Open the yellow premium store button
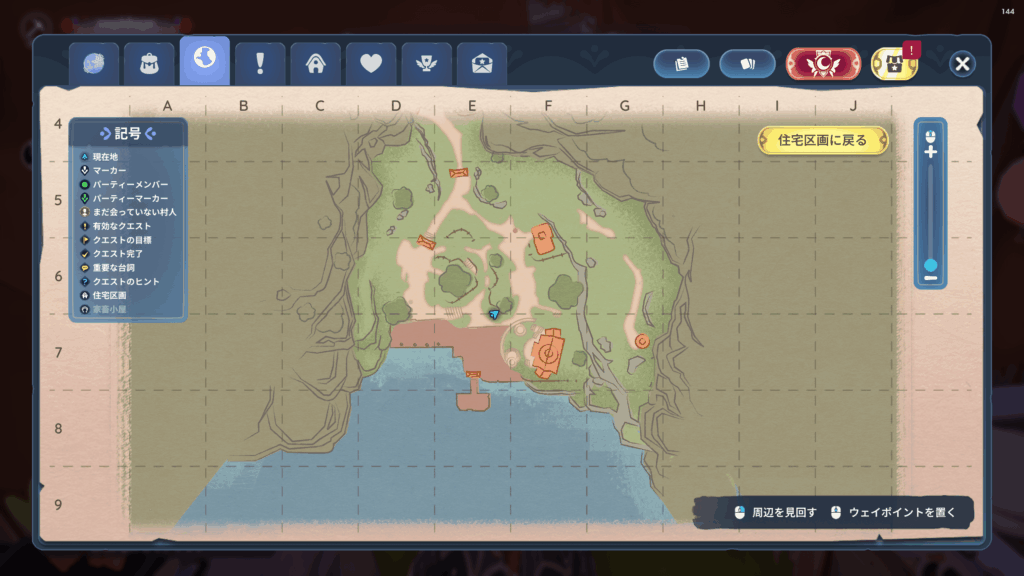Image resolution: width=1024 pixels, height=576 pixels. click(894, 64)
